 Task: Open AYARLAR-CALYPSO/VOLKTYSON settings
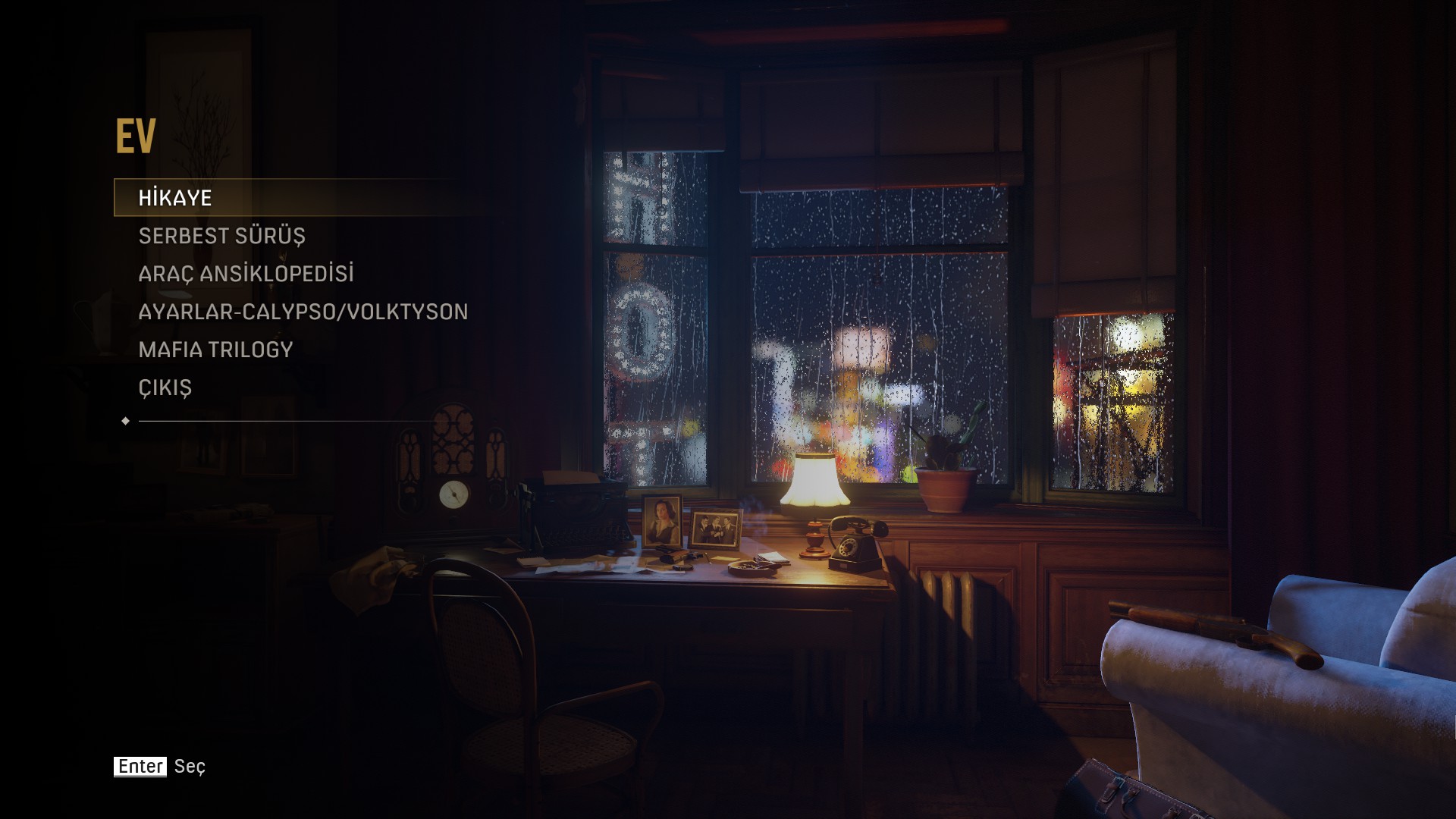click(x=303, y=312)
